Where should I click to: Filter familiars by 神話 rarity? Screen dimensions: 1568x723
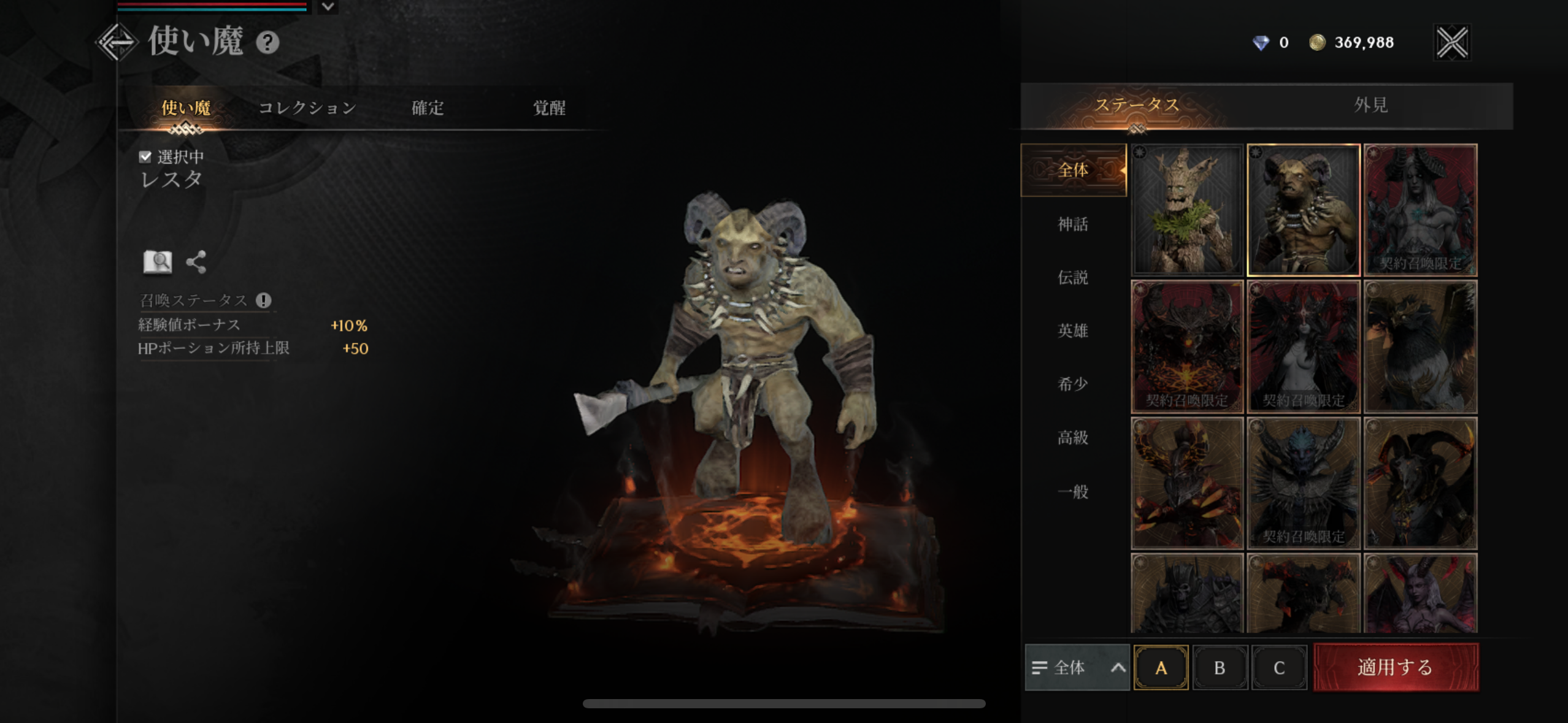click(x=1073, y=224)
